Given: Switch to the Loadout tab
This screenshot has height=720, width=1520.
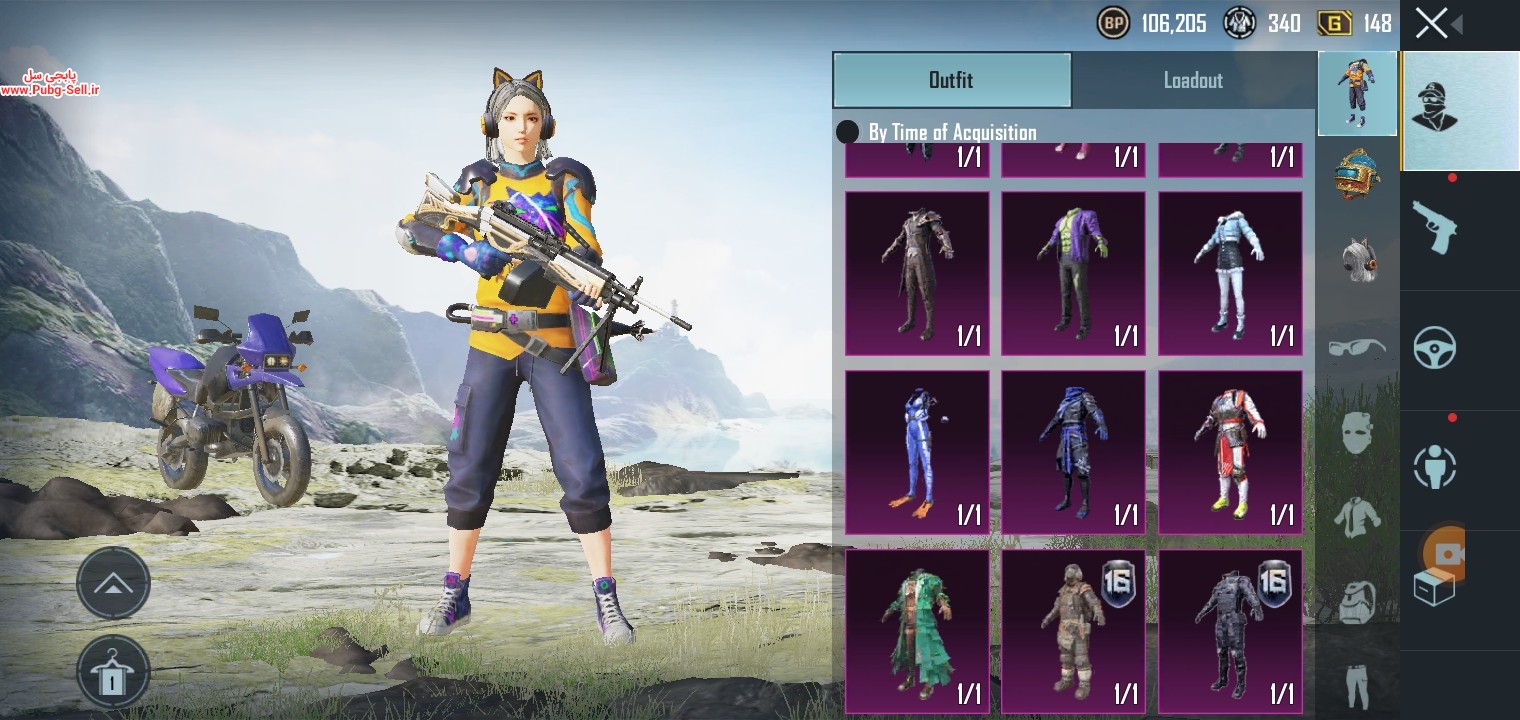Looking at the screenshot, I should point(1193,81).
